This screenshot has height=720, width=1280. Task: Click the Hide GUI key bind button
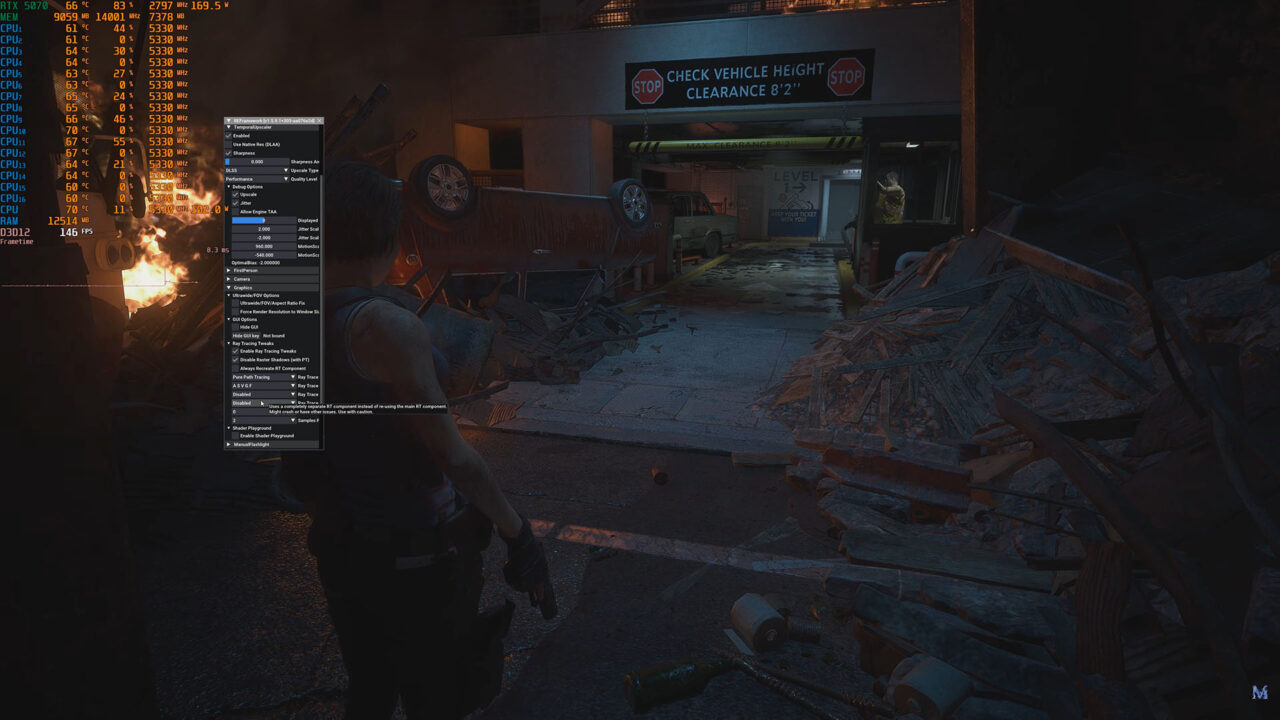point(246,335)
